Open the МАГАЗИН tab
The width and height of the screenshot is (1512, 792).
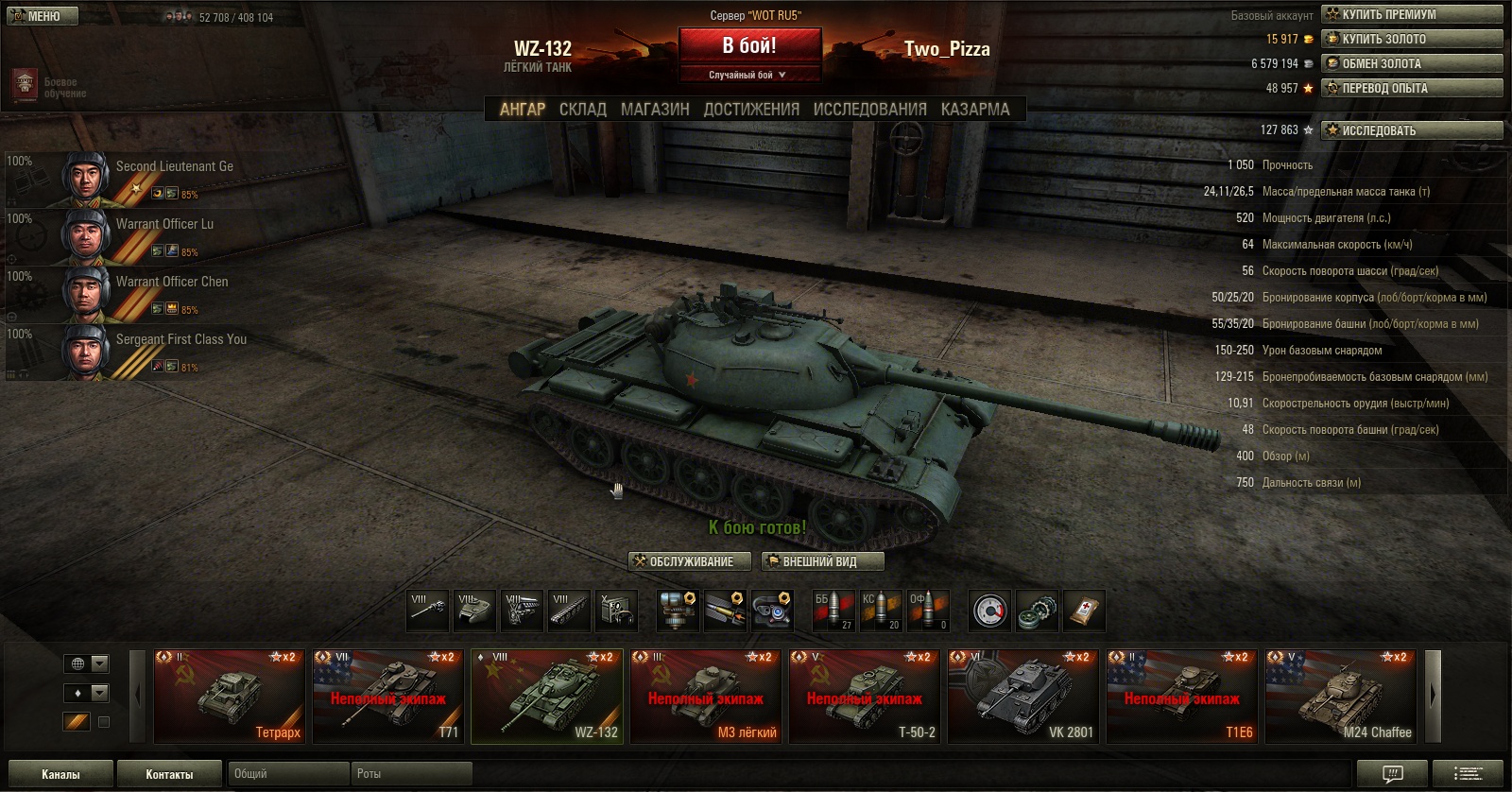655,110
